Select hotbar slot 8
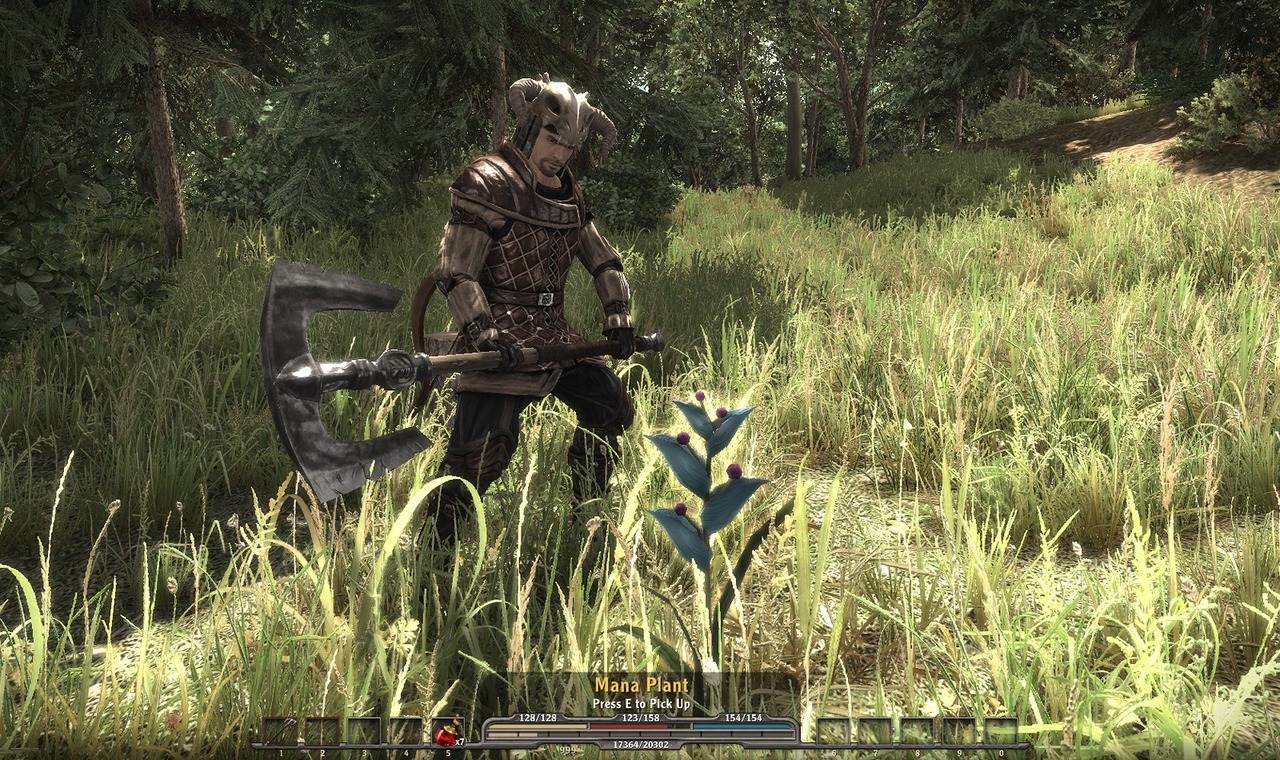This screenshot has width=1280, height=760. (x=917, y=731)
